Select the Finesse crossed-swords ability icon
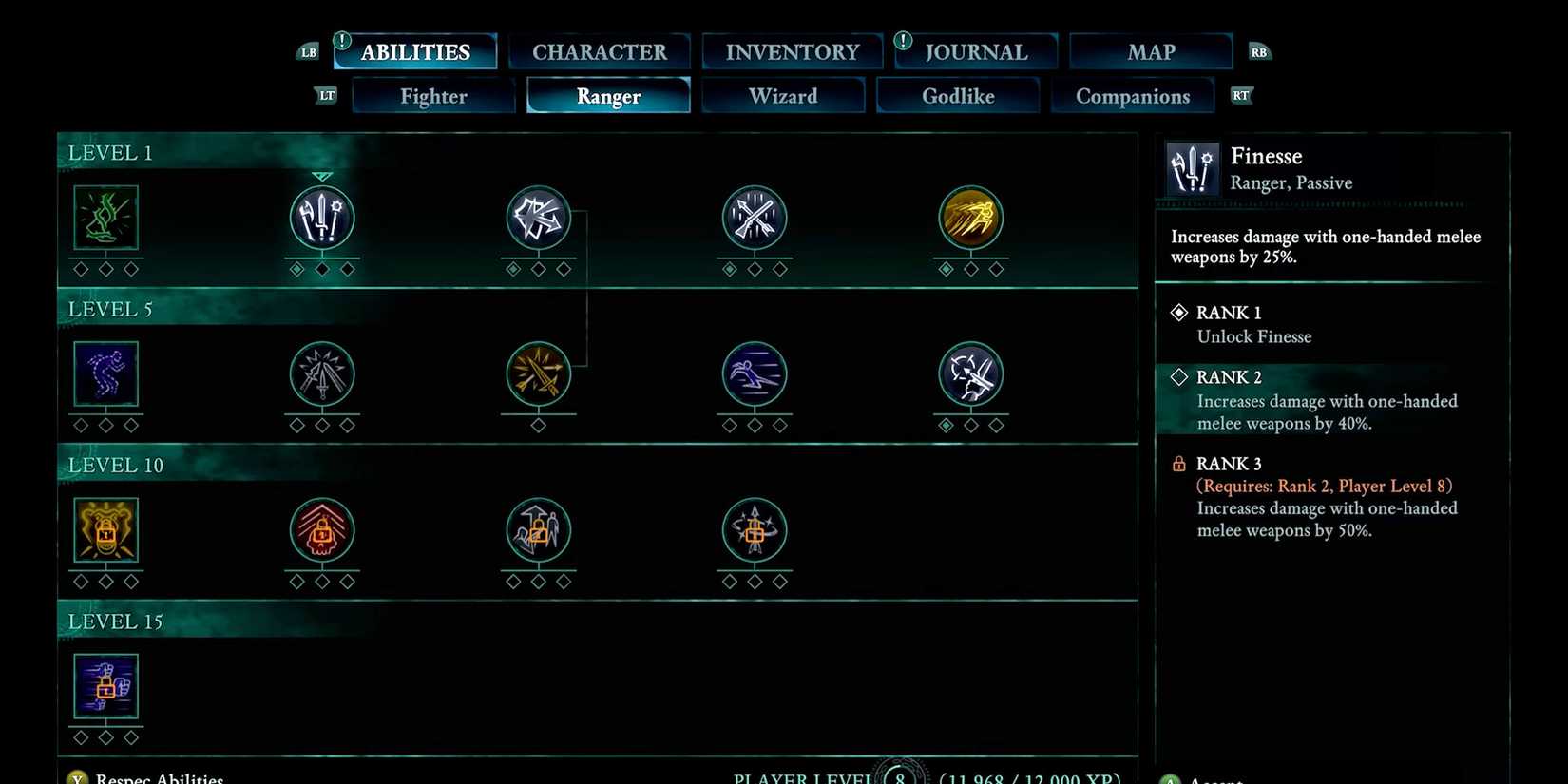Screen dimensions: 1568x784 pyautogui.click(x=321, y=217)
